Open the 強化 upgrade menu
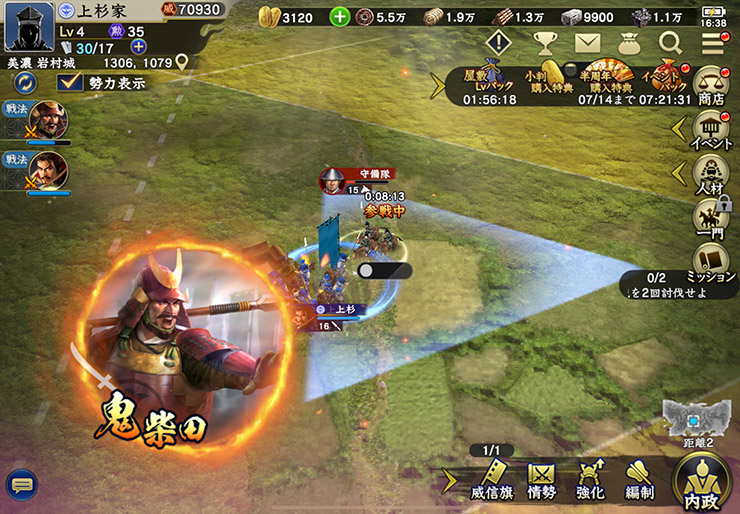740x514 pixels. click(x=590, y=478)
